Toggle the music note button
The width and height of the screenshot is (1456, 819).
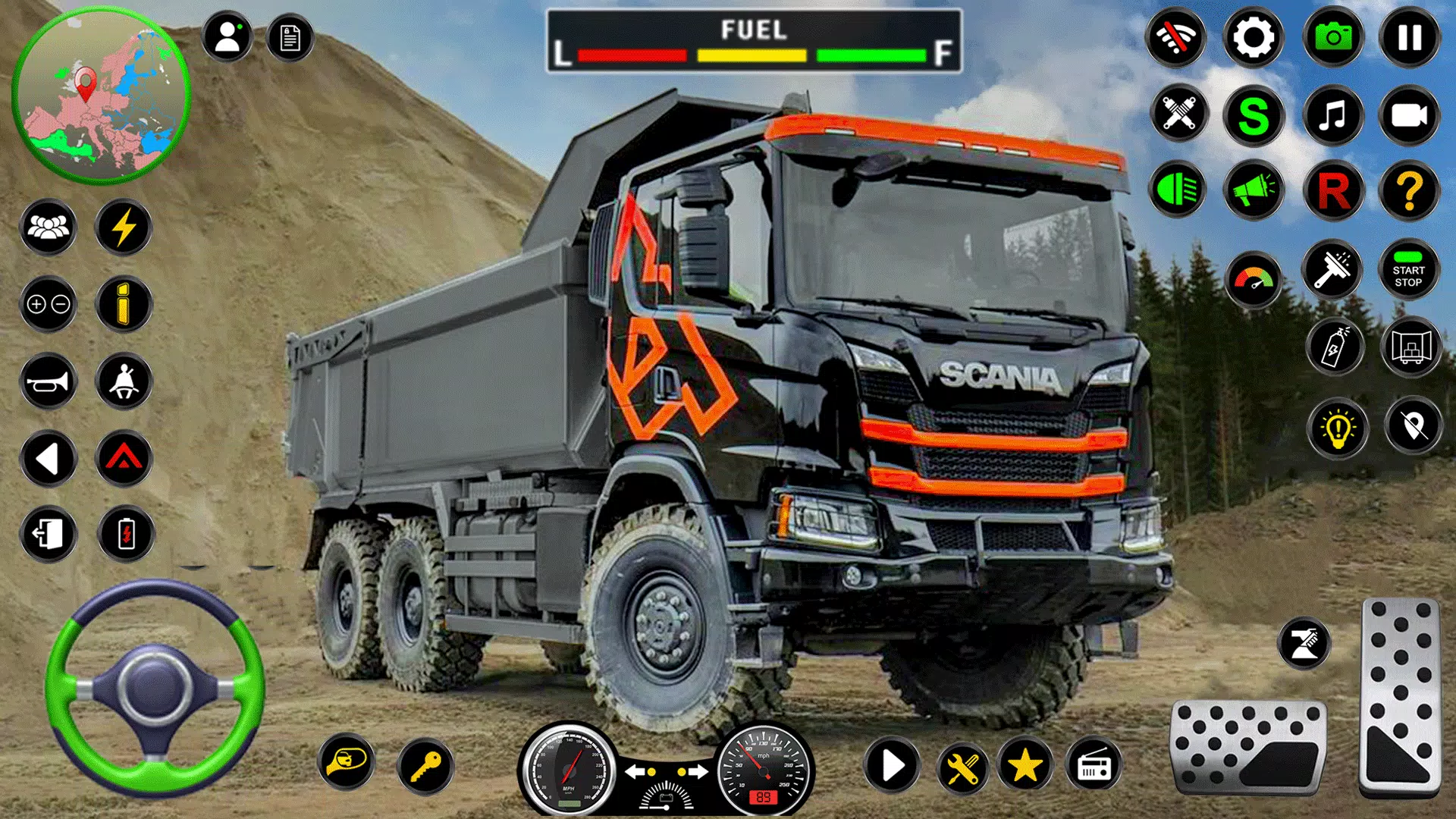tap(1332, 116)
